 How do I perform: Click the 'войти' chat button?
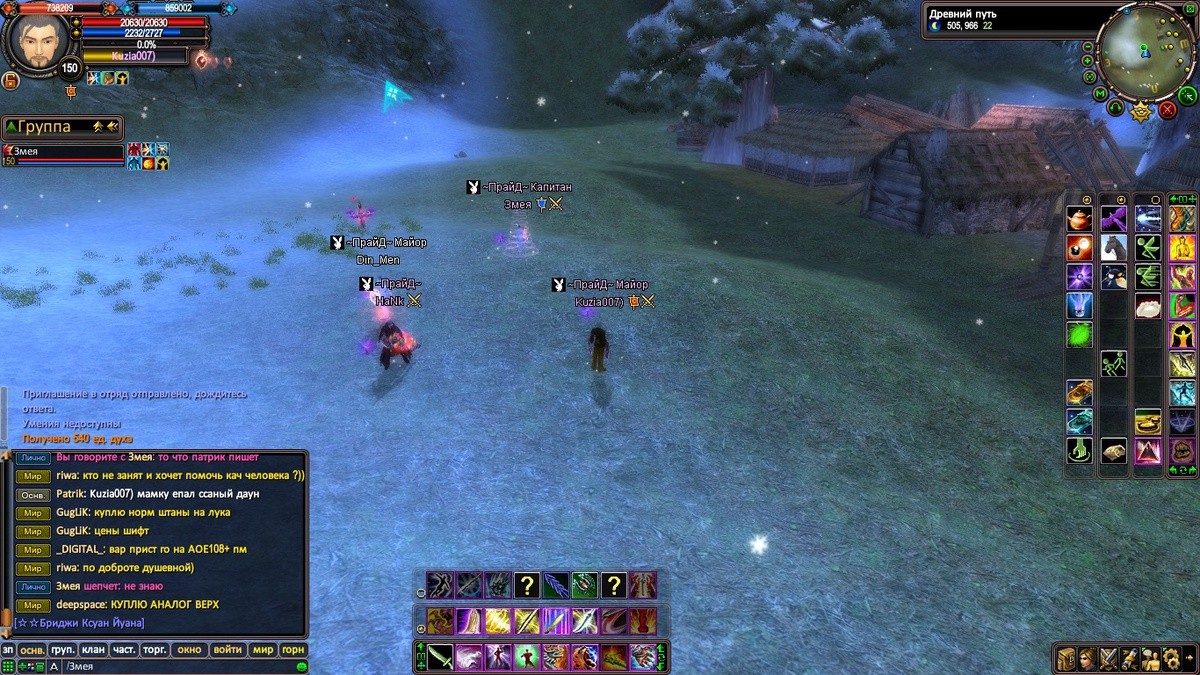(228, 650)
